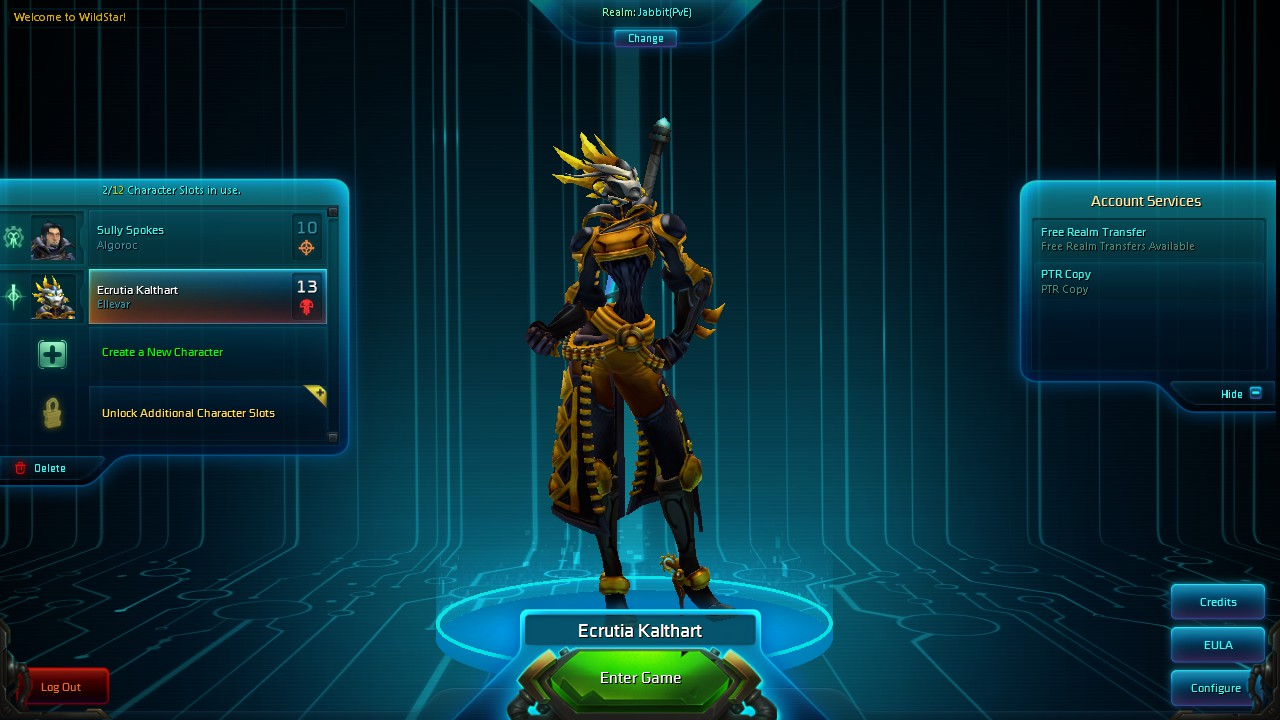Unlock Additional Character Slots
The width and height of the screenshot is (1280, 720).
pos(188,413)
